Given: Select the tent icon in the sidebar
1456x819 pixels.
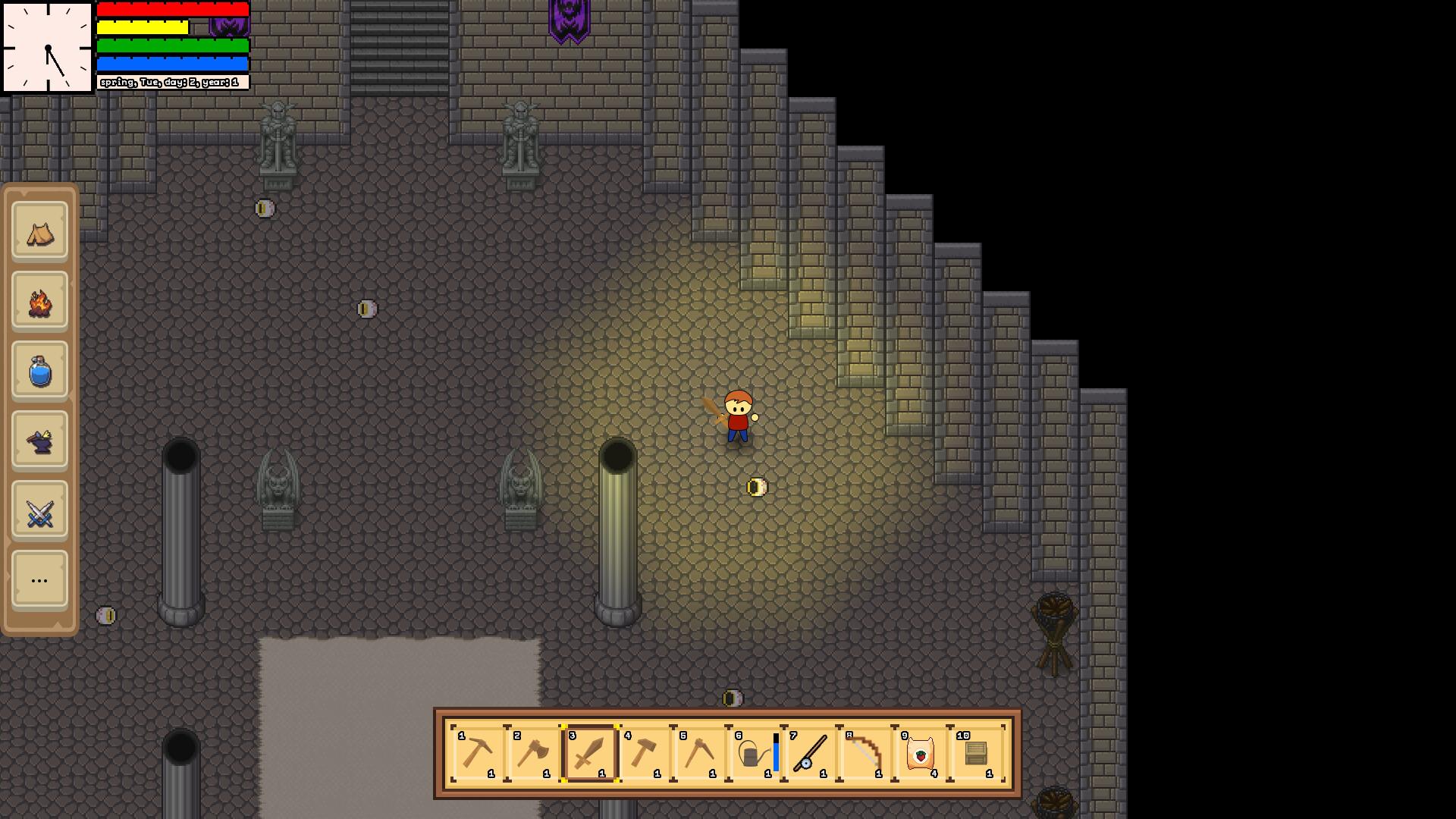Looking at the screenshot, I should point(39,233).
